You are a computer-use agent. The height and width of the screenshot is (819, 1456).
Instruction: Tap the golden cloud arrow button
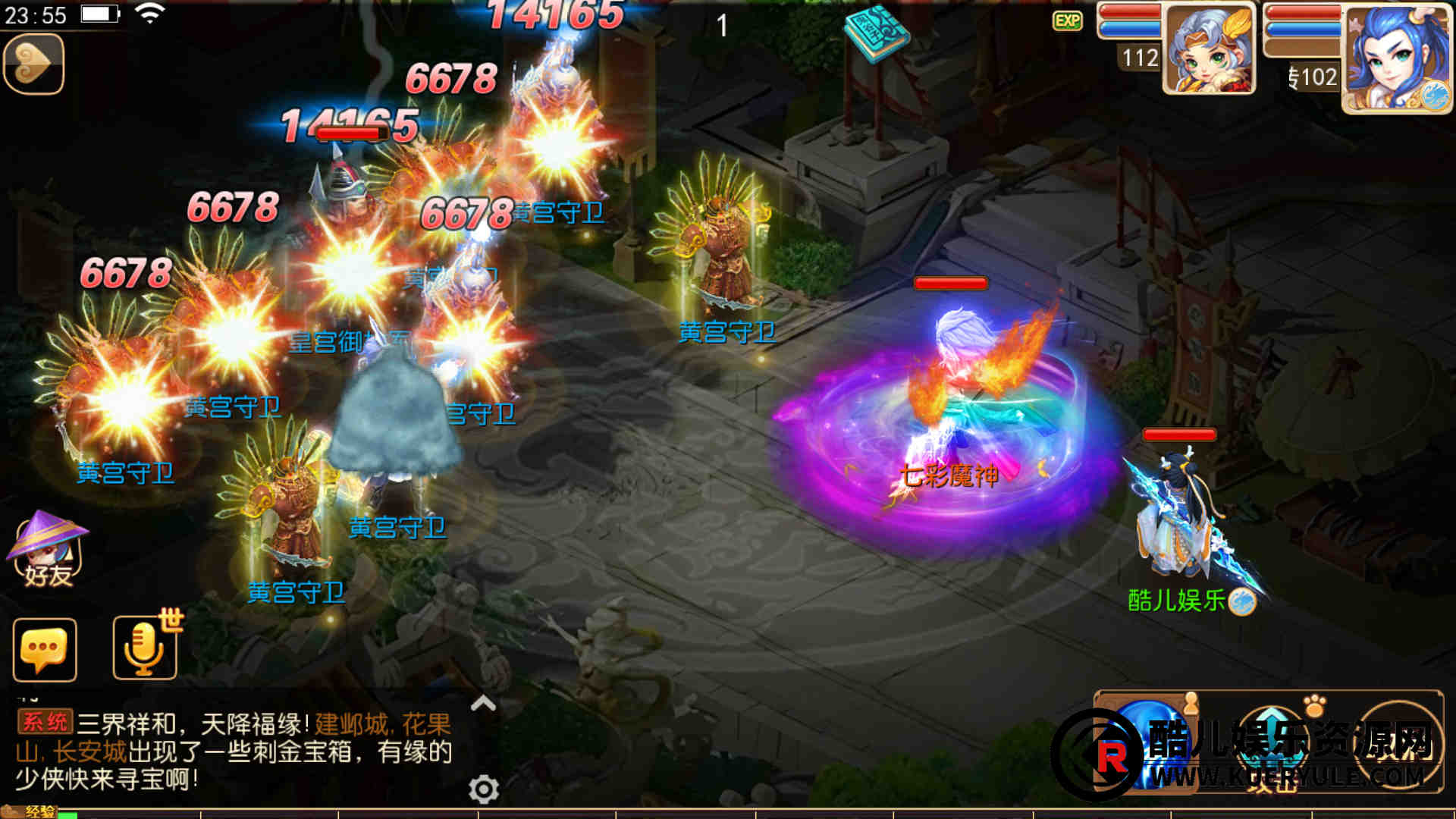[x=33, y=64]
